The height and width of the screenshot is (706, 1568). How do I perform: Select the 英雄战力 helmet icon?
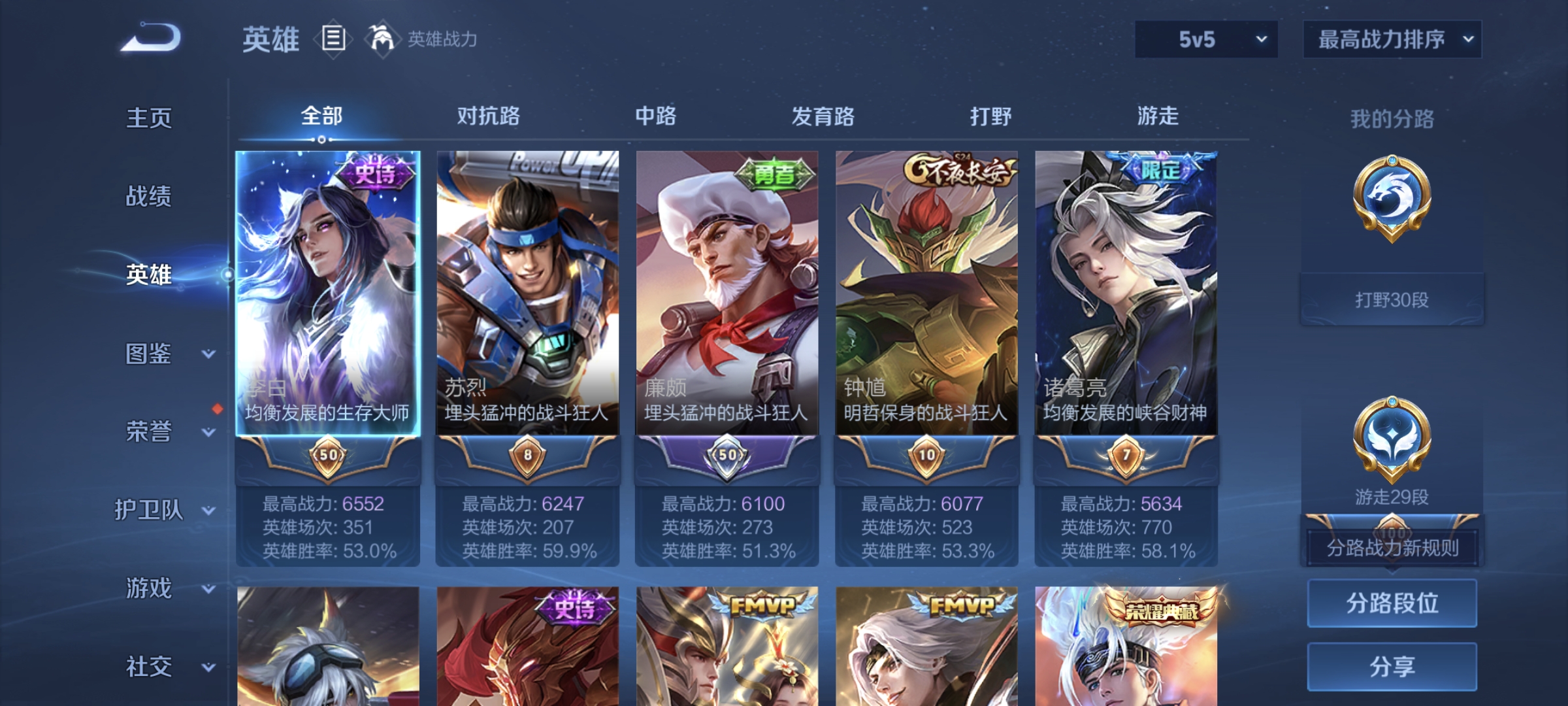(381, 39)
